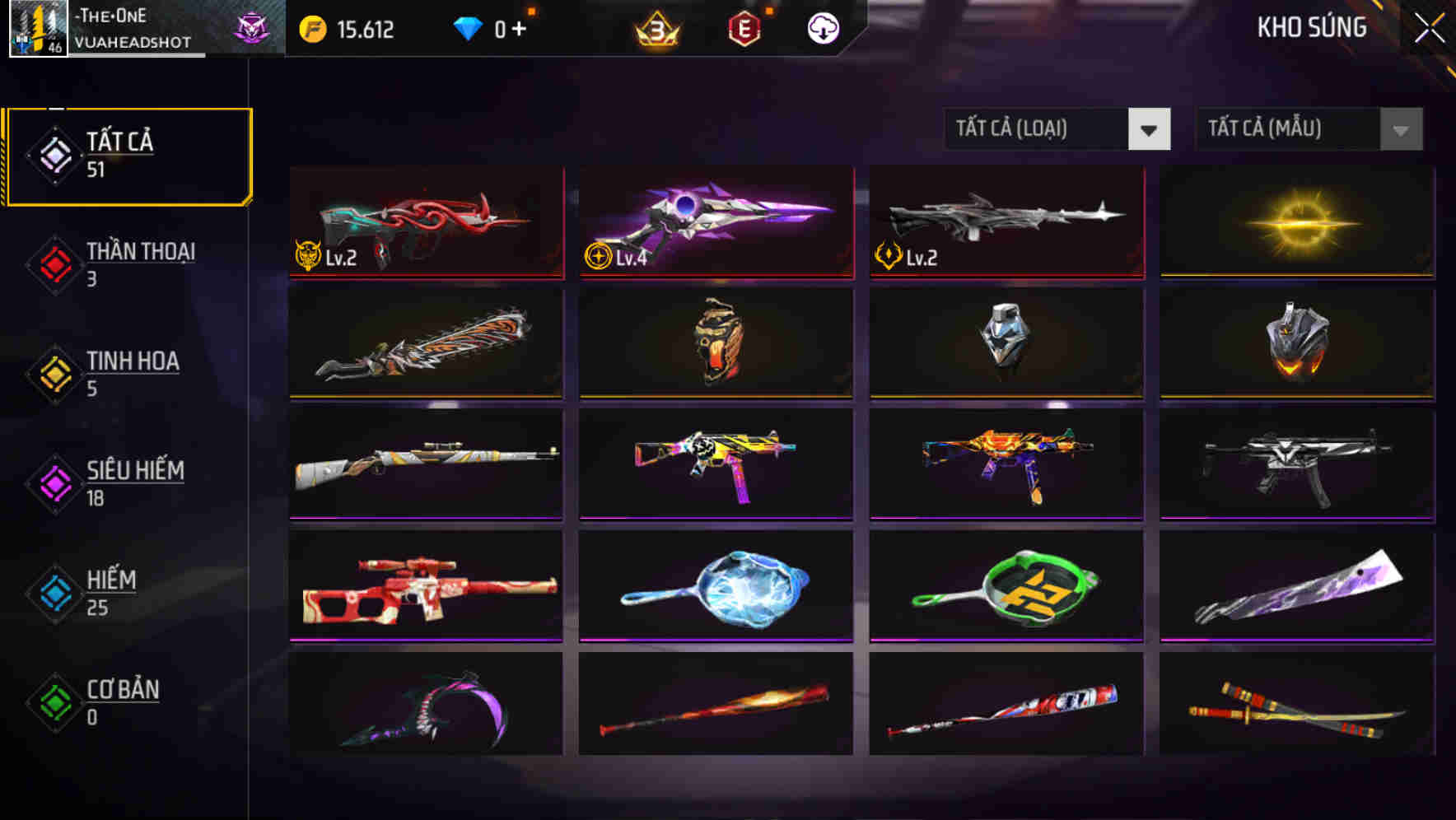Screen dimensions: 1456x820
Task: Select the Lv.4 purple katana skin
Action: pos(716,222)
